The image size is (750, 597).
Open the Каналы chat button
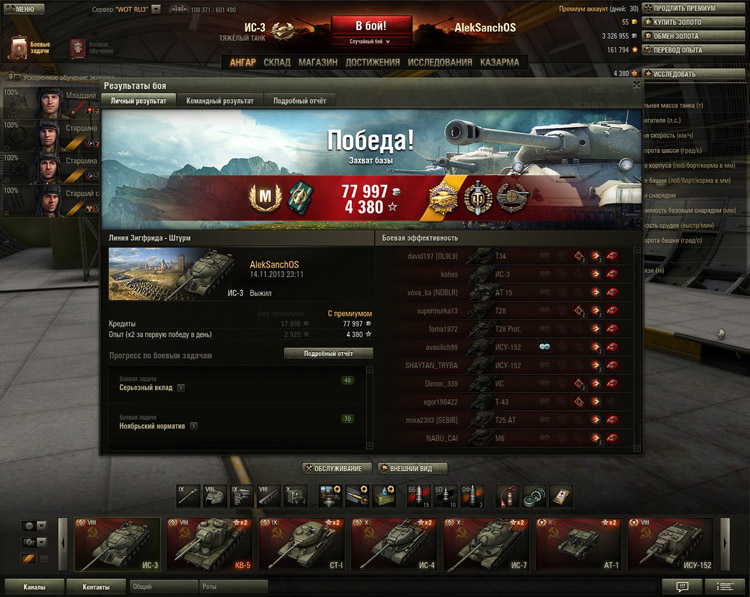click(35, 587)
